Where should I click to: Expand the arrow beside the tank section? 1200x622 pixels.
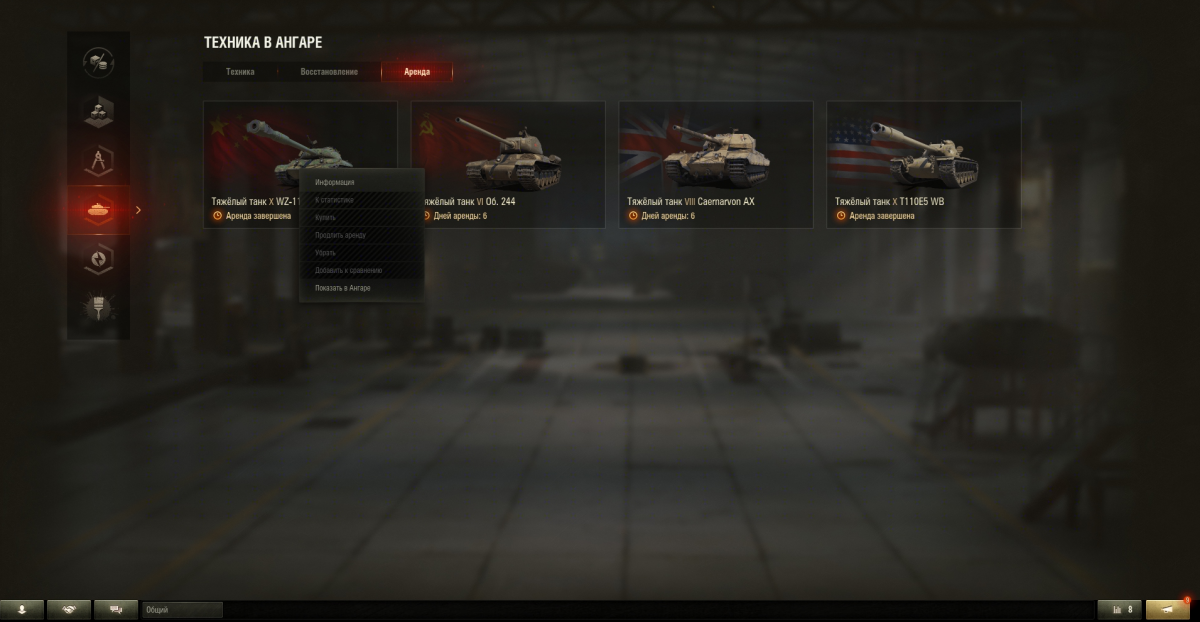point(139,210)
